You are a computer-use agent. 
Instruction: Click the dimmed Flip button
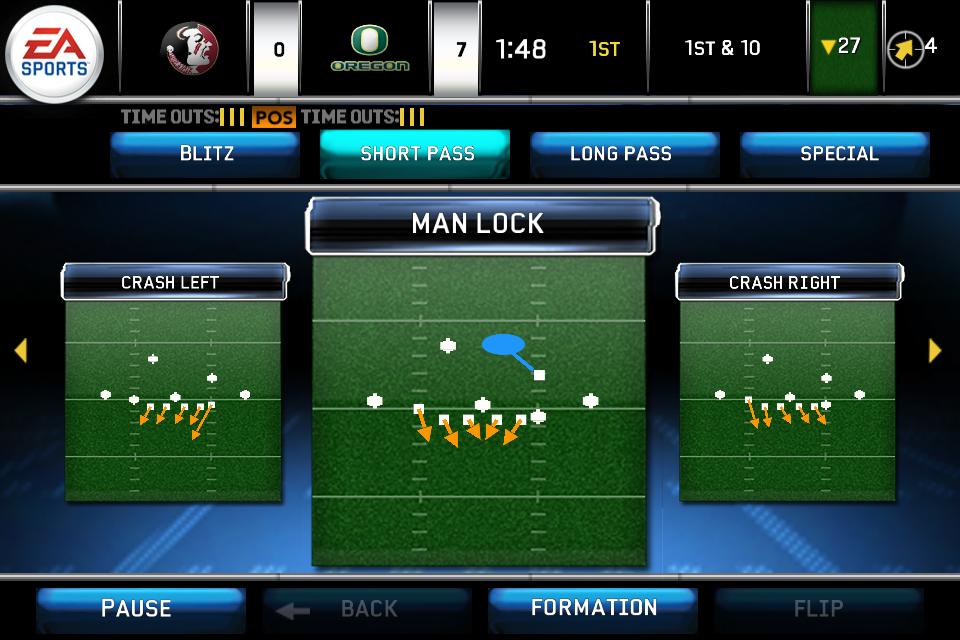[x=817, y=608]
